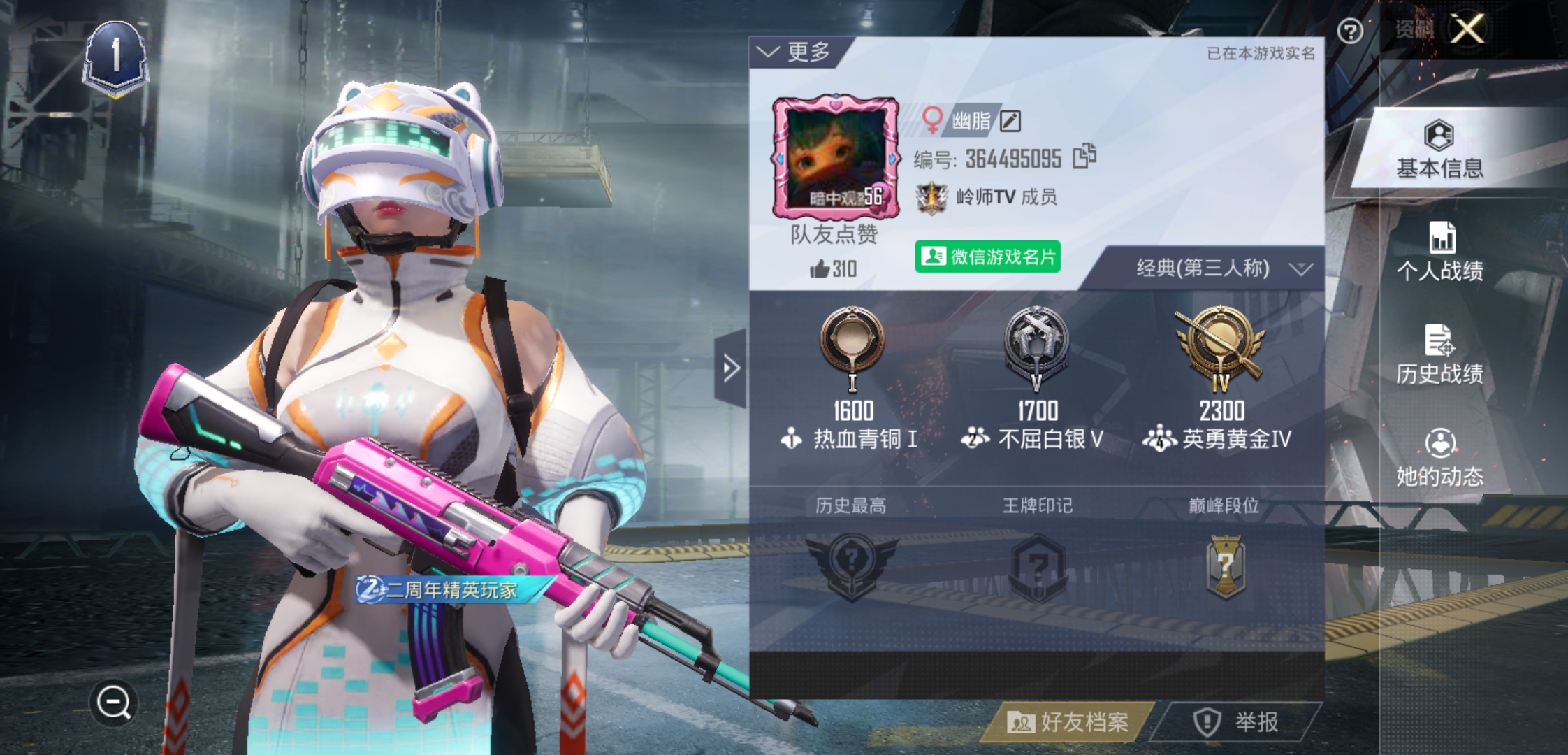Edit the player nickname with the pencil icon
1568x755 pixels.
pos(1010,122)
